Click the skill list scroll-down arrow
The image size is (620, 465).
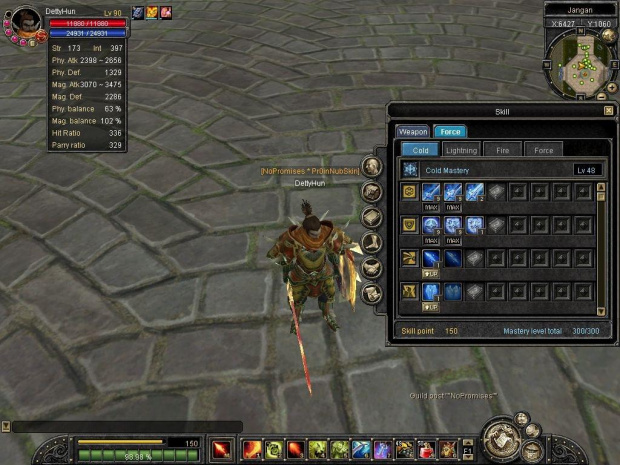[x=601, y=311]
